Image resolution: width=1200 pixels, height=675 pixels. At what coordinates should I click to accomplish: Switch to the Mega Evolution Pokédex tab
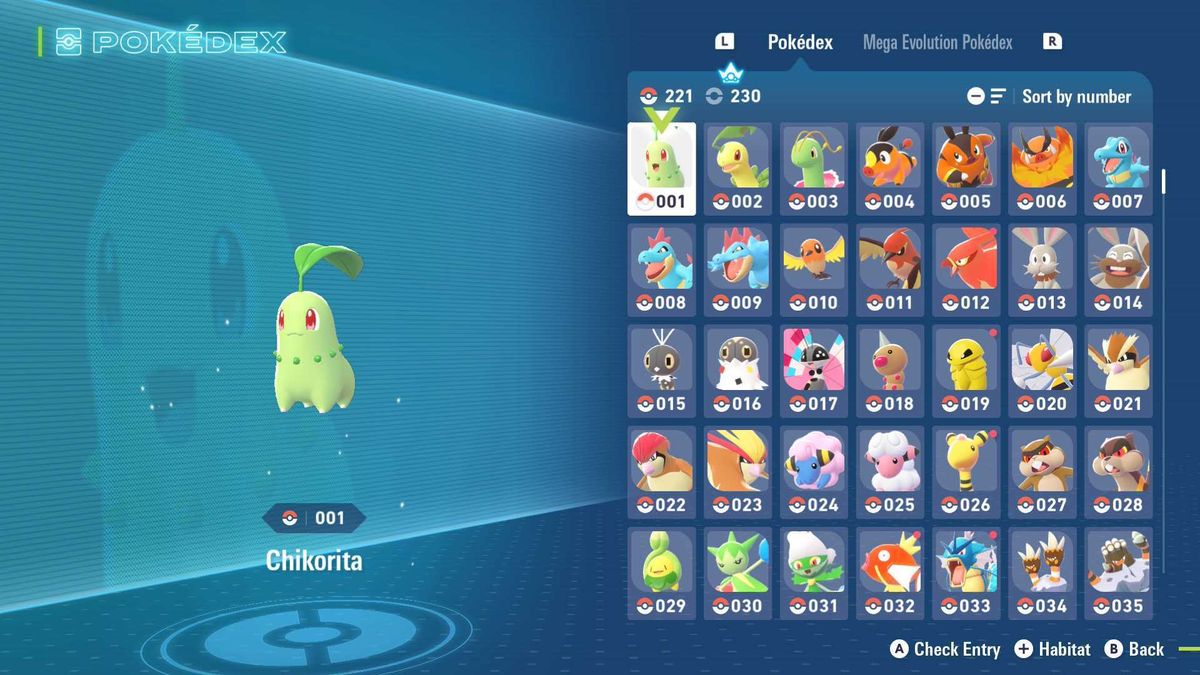click(937, 42)
